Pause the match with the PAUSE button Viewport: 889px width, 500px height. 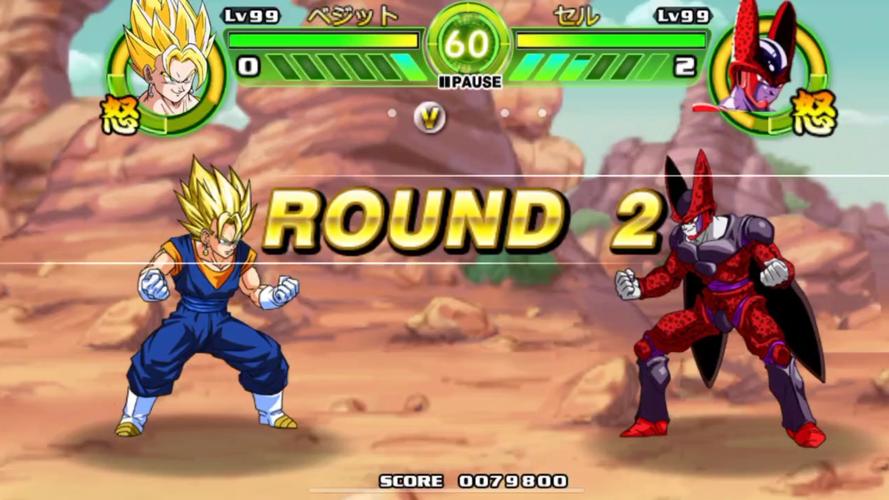(468, 82)
